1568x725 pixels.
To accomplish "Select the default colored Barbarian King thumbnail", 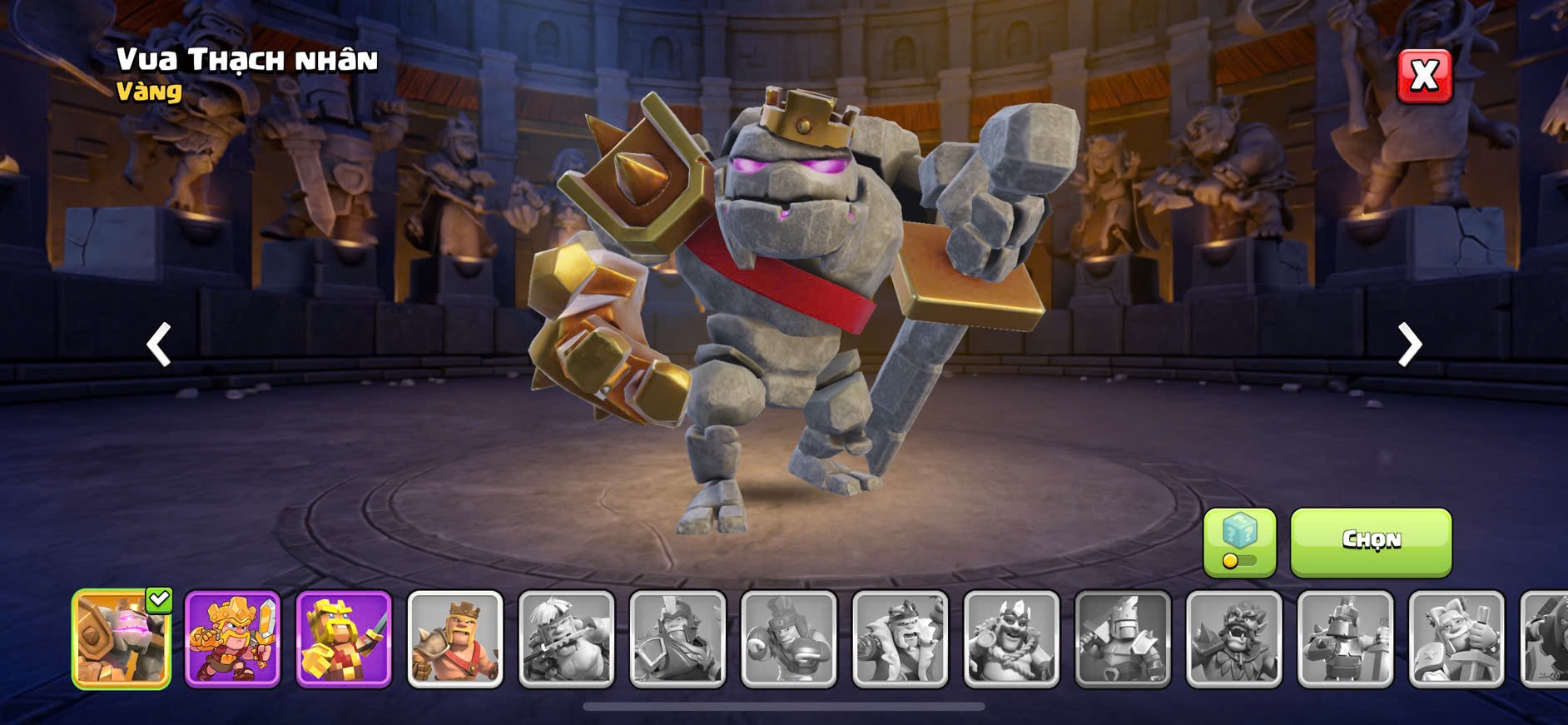I will click(x=455, y=639).
